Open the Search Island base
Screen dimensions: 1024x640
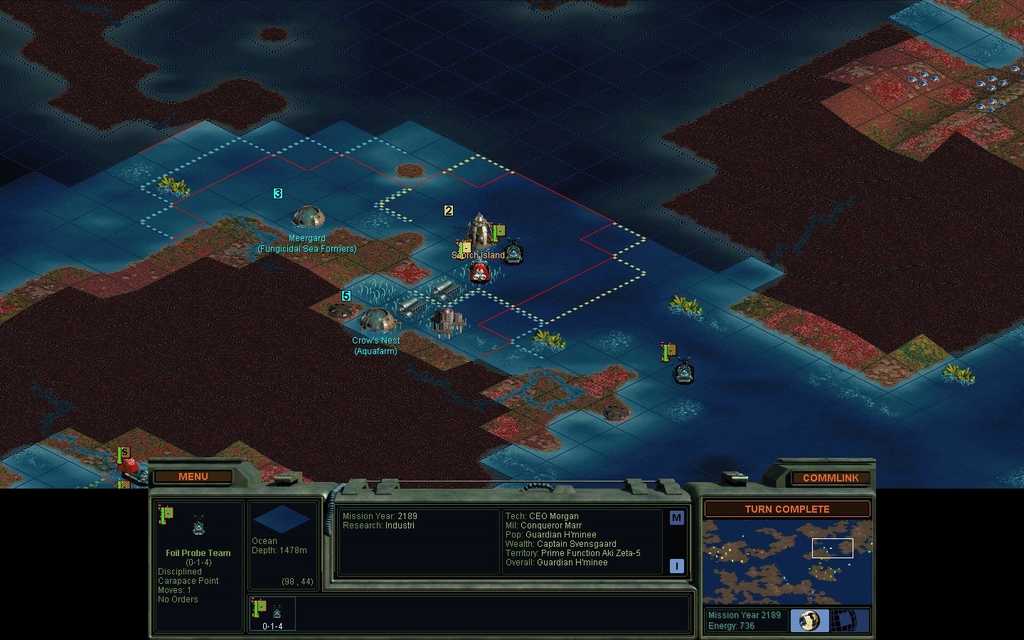pyautogui.click(x=481, y=231)
